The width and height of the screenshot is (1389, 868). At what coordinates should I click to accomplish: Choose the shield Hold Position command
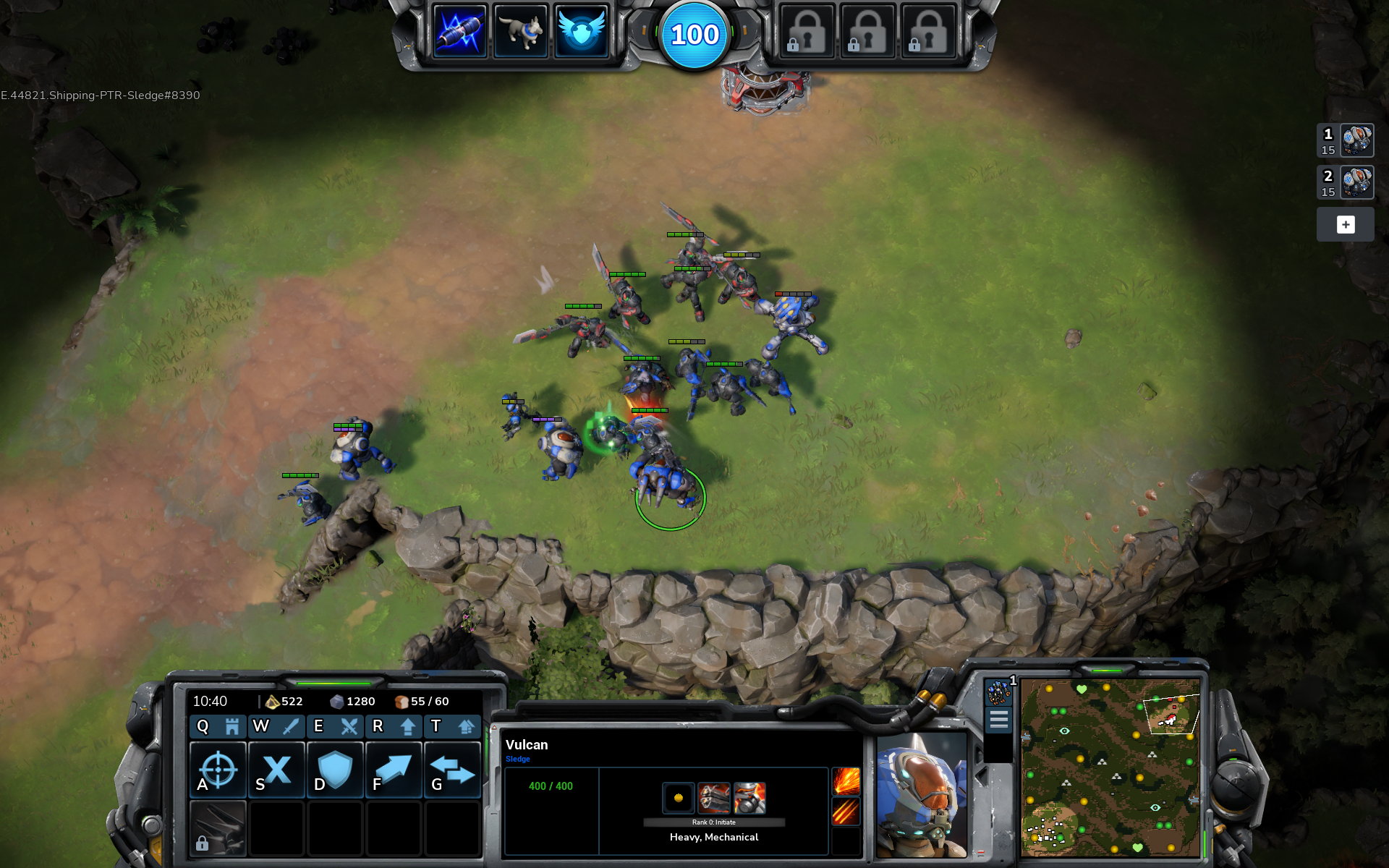[x=335, y=770]
